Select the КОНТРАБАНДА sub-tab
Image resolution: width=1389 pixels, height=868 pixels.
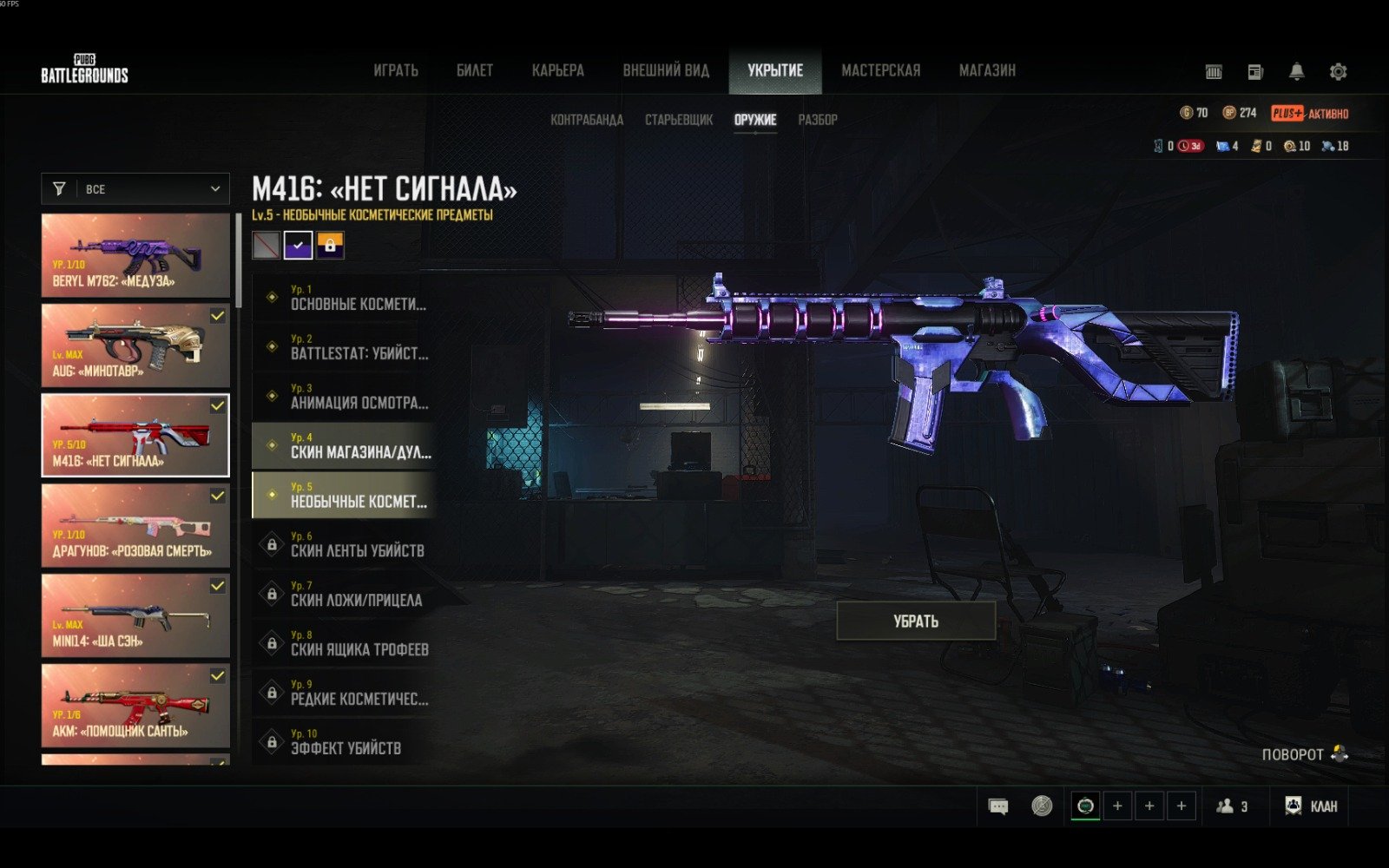click(587, 120)
